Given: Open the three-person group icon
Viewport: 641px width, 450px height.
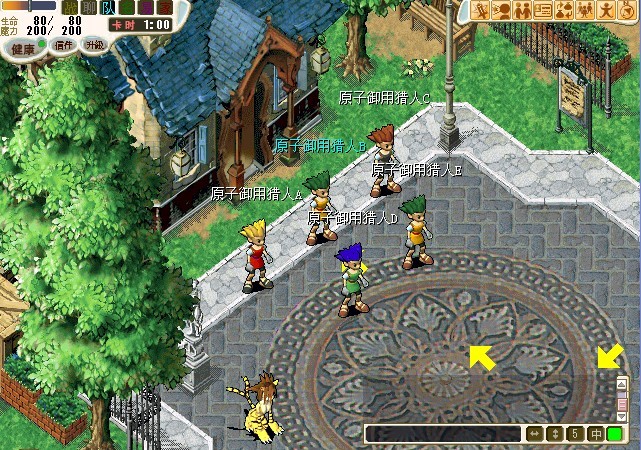Looking at the screenshot, I should [x=583, y=10].
